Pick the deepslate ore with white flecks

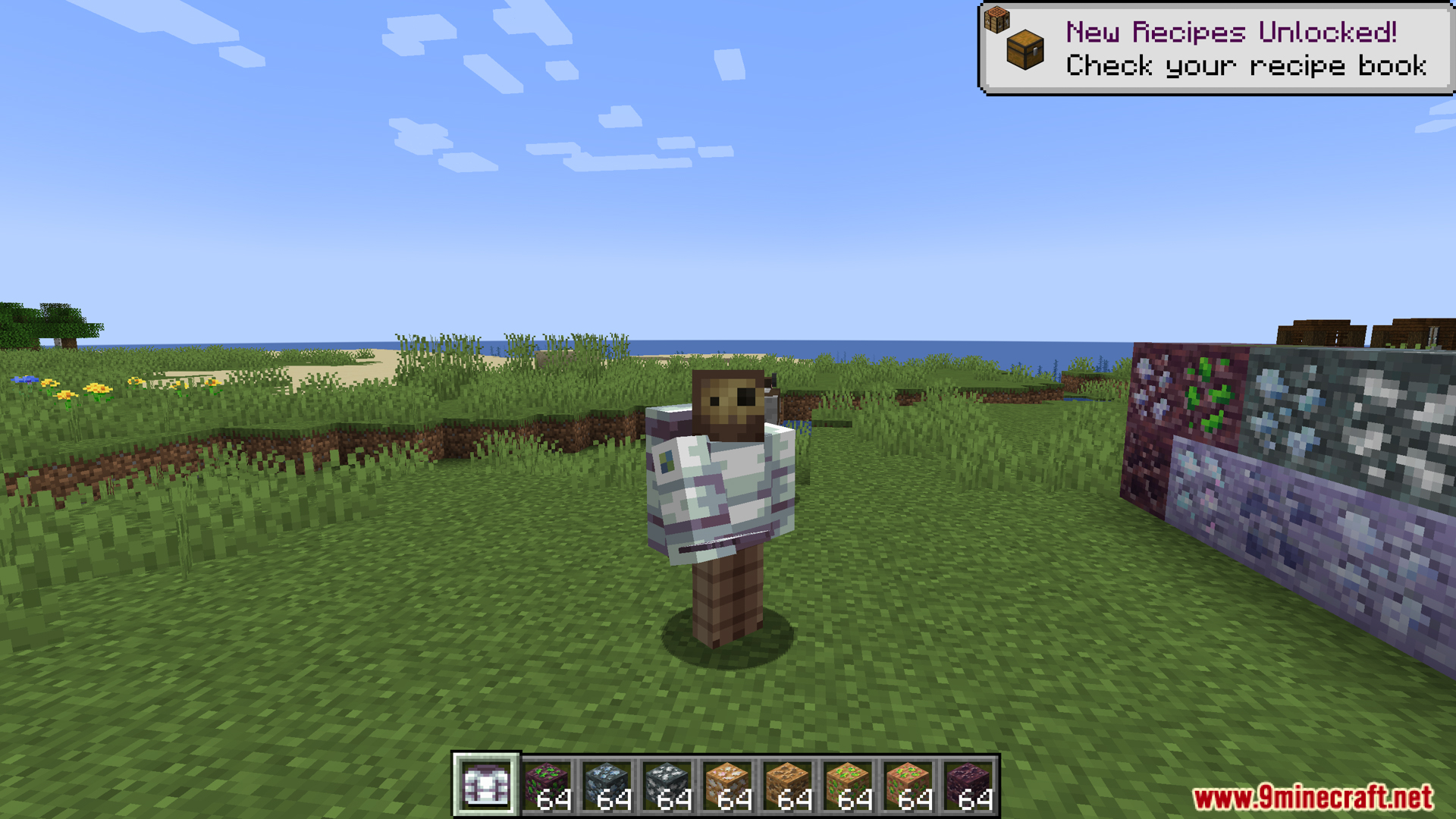point(667,786)
